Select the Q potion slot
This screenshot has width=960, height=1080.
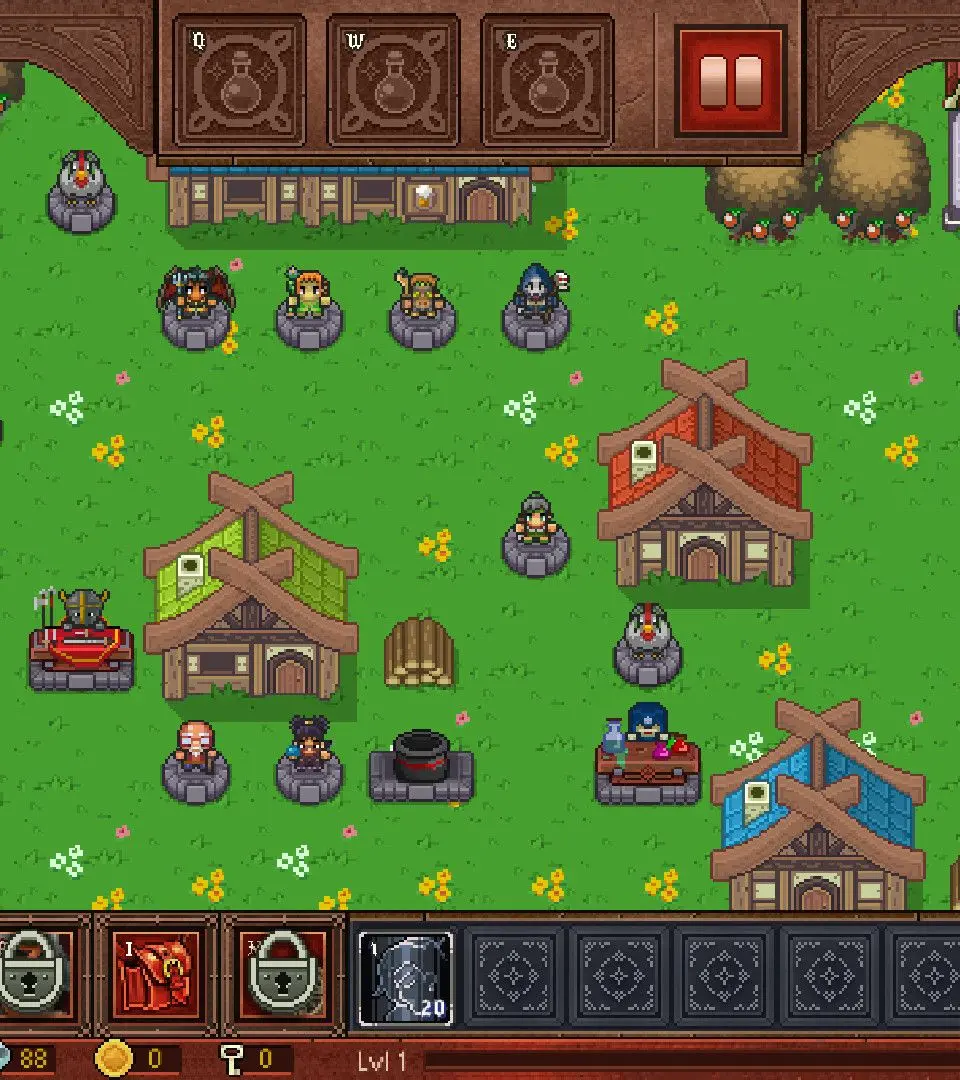click(240, 81)
